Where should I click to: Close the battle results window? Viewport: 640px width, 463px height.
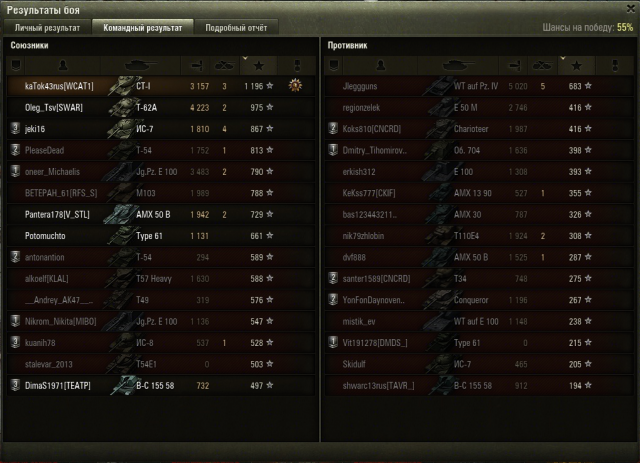coord(627,9)
